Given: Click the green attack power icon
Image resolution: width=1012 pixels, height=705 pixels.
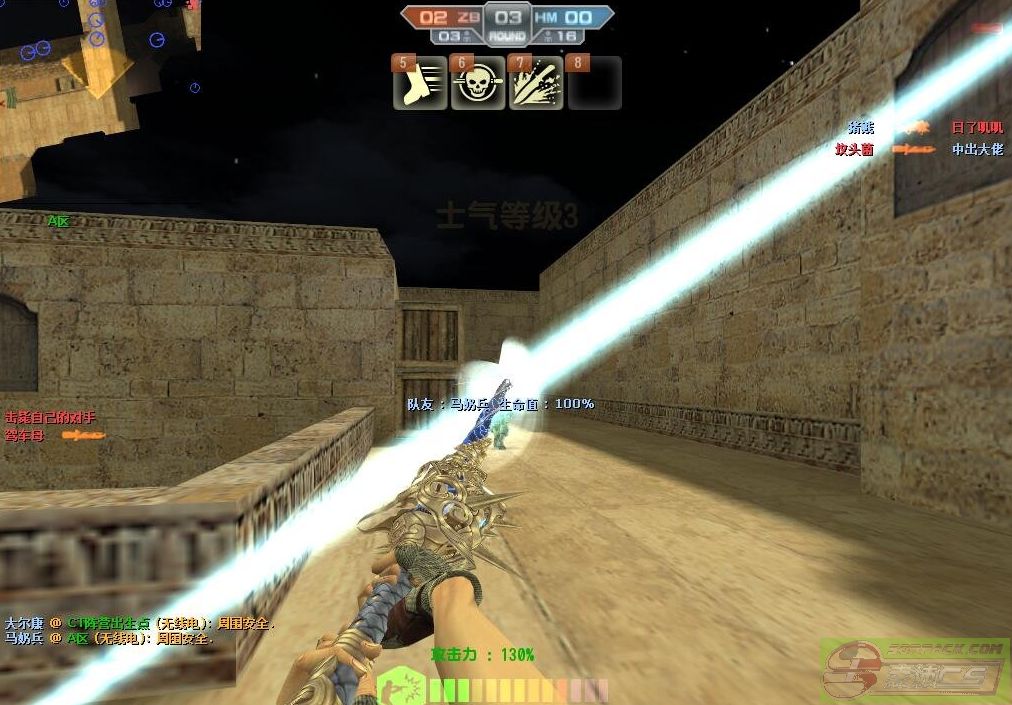Looking at the screenshot, I should click(x=402, y=688).
